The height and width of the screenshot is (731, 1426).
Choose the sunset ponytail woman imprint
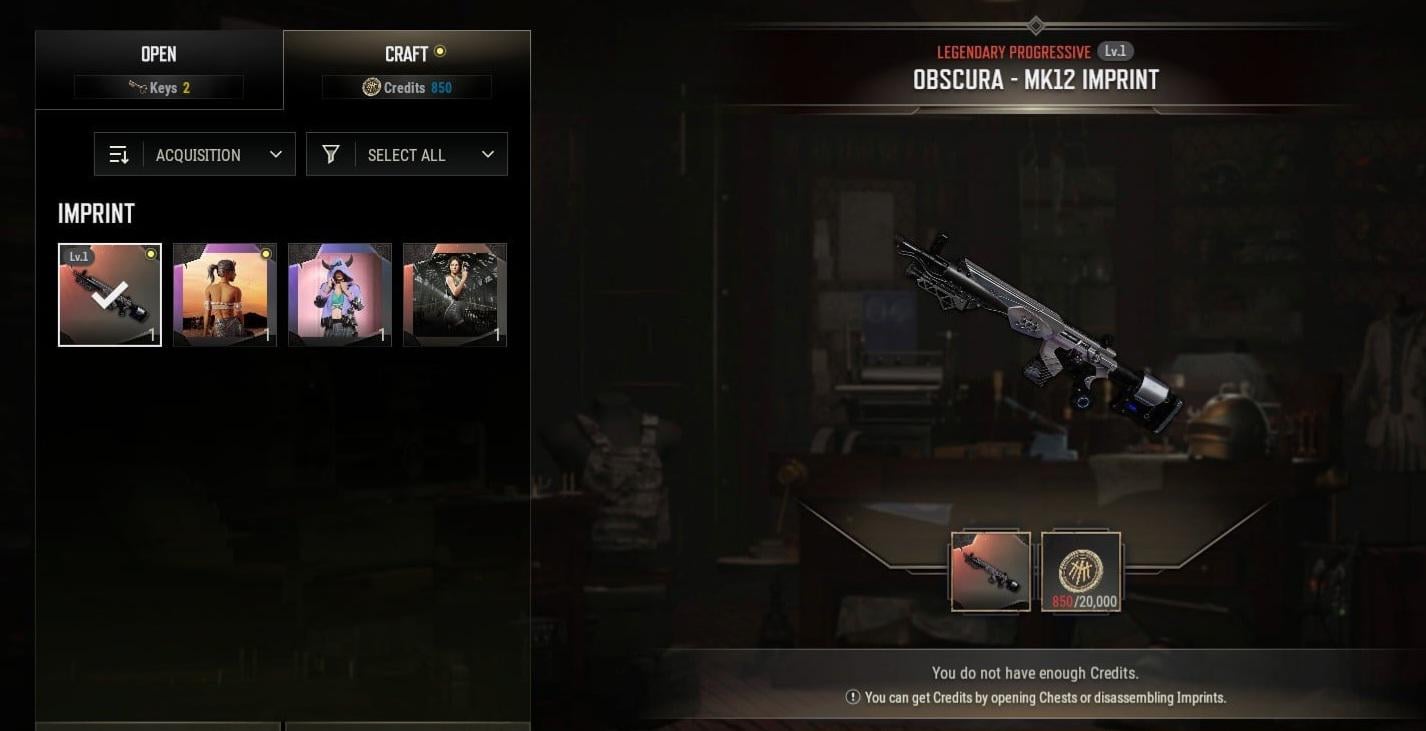tap(225, 295)
